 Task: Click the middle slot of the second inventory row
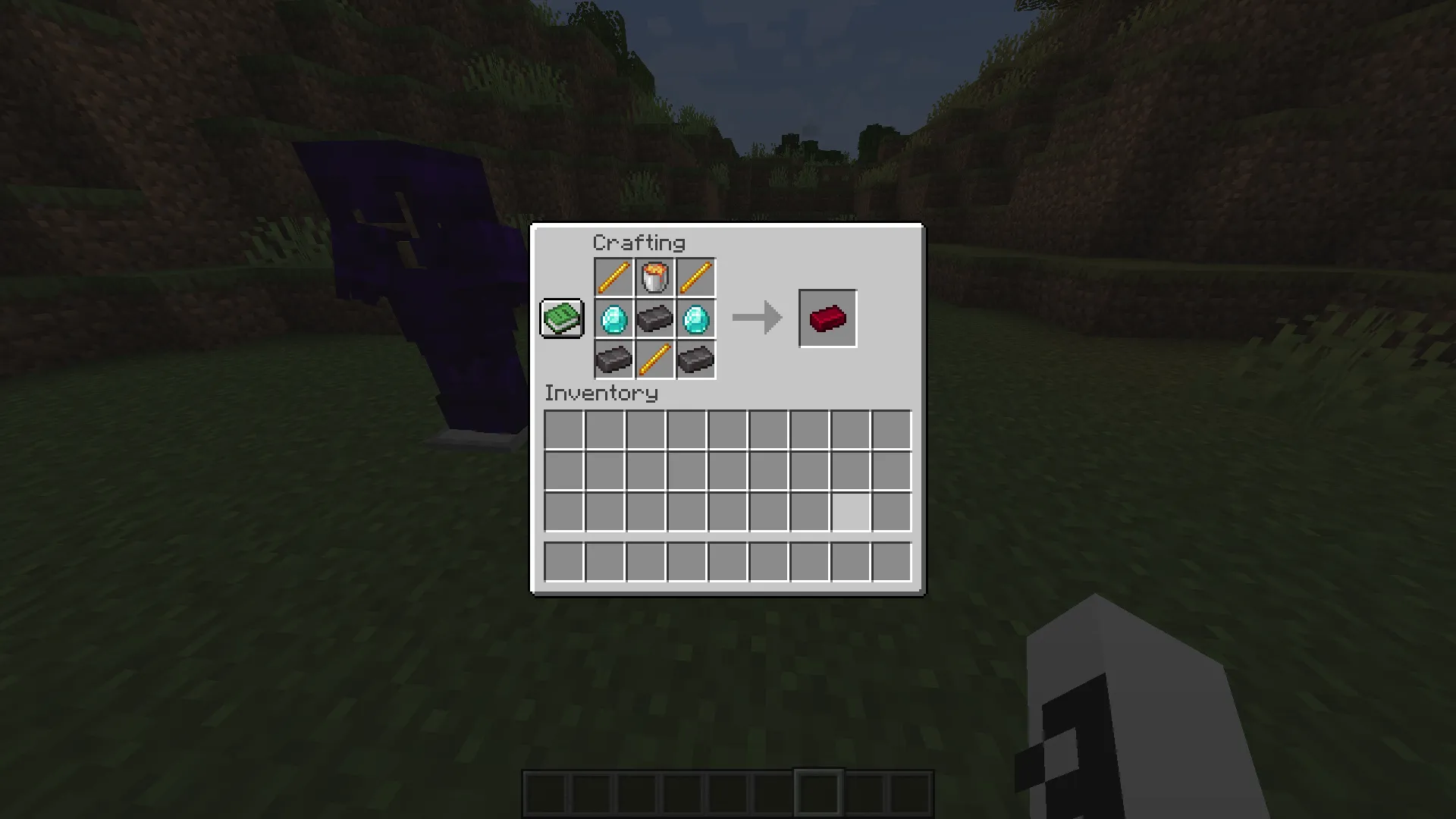click(x=726, y=470)
